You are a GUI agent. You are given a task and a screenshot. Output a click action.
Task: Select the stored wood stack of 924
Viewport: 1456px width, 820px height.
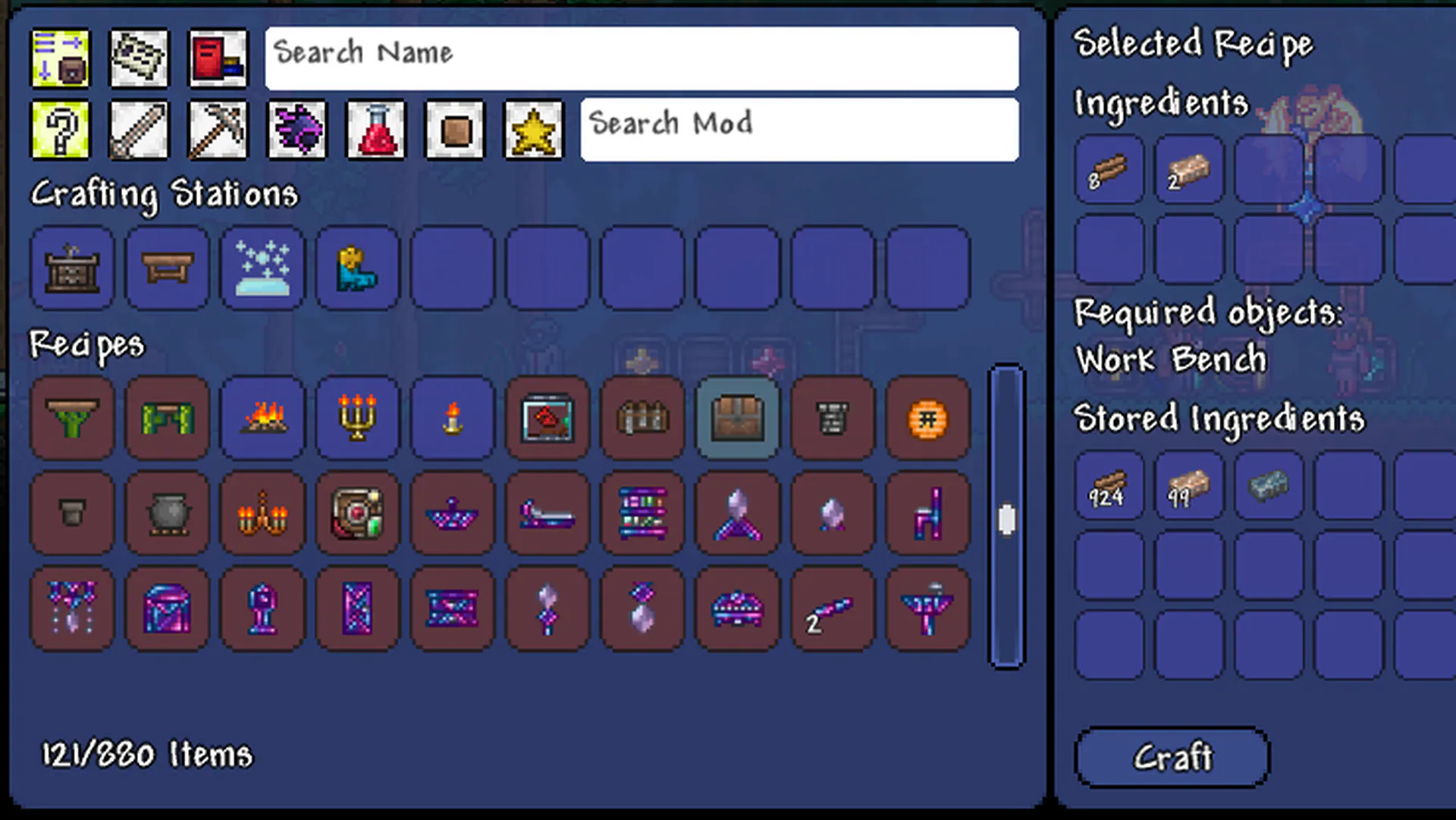1109,486
